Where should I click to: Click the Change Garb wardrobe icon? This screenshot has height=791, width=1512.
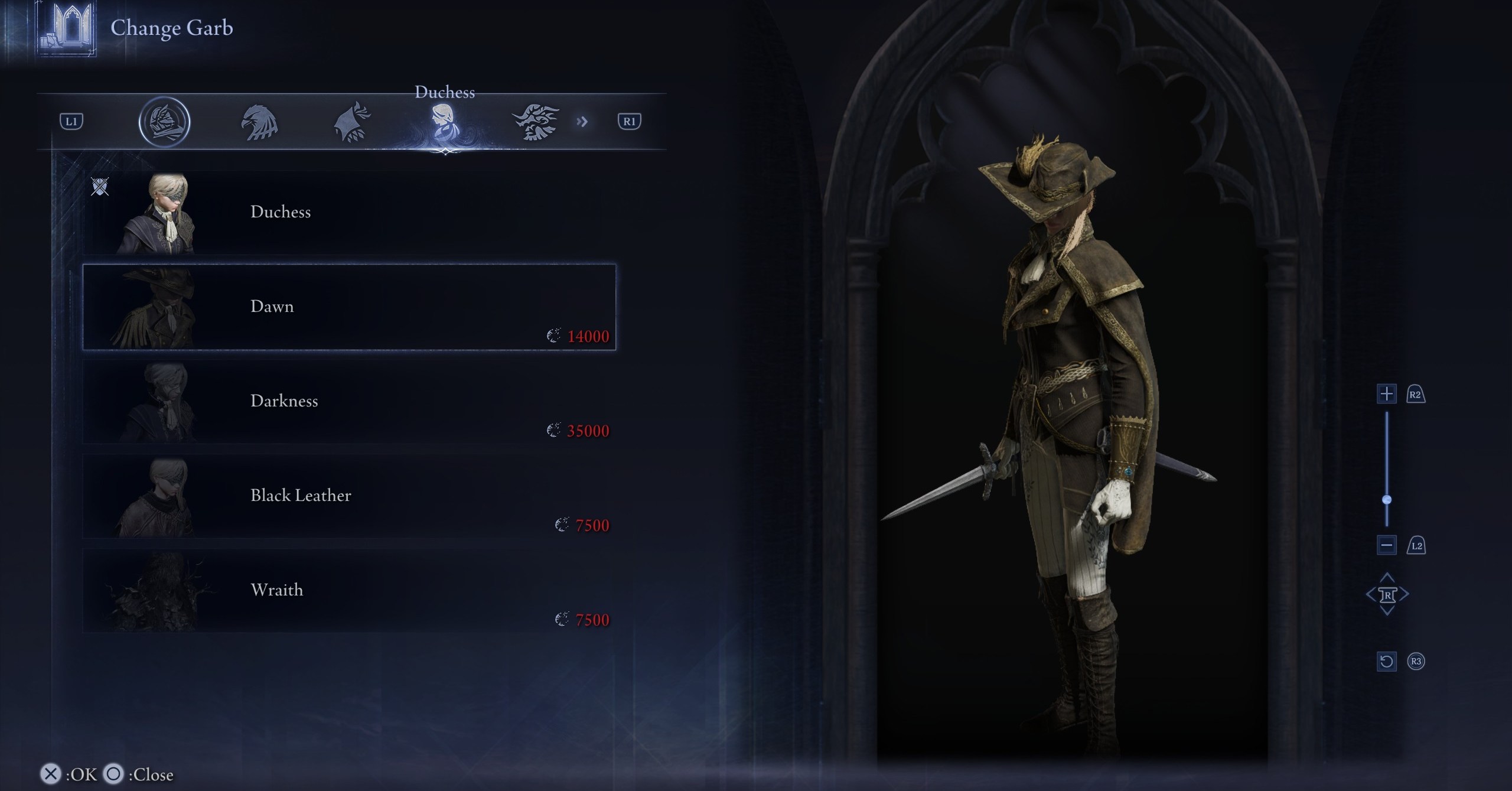(x=67, y=28)
